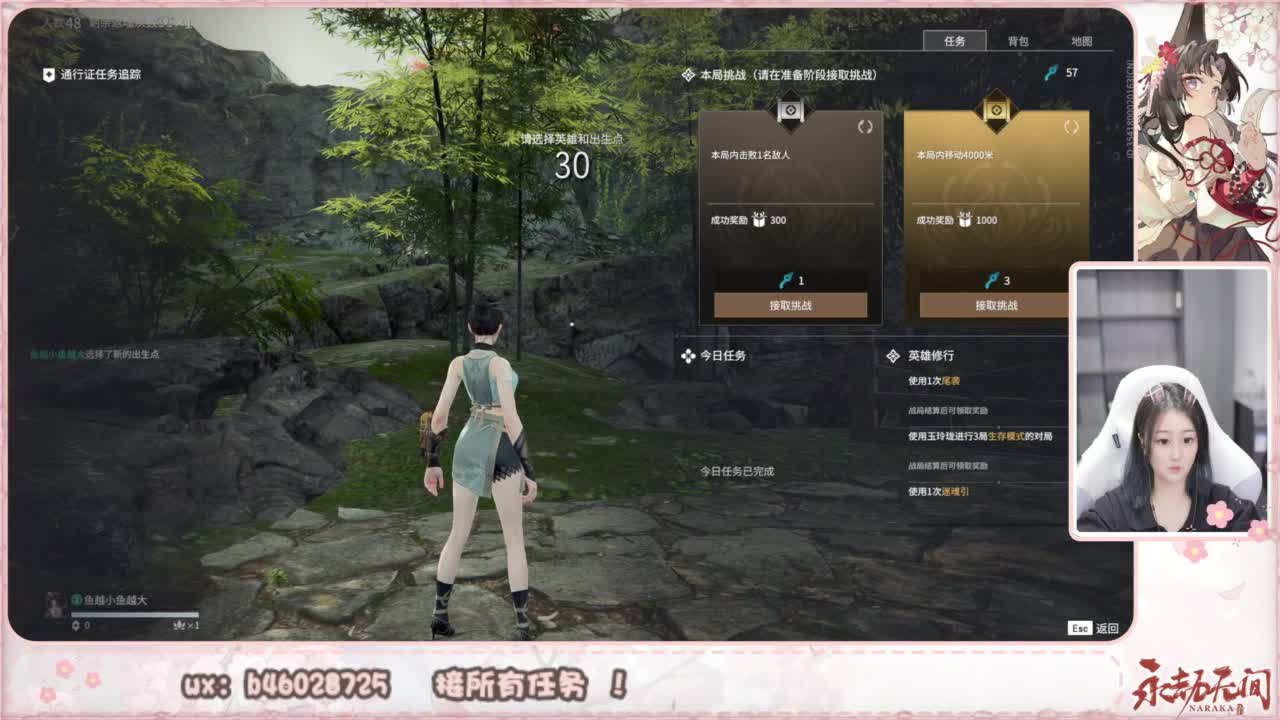Click the 本局挑战 diamond icon
Viewport: 1280px width, 720px height.
point(687,73)
